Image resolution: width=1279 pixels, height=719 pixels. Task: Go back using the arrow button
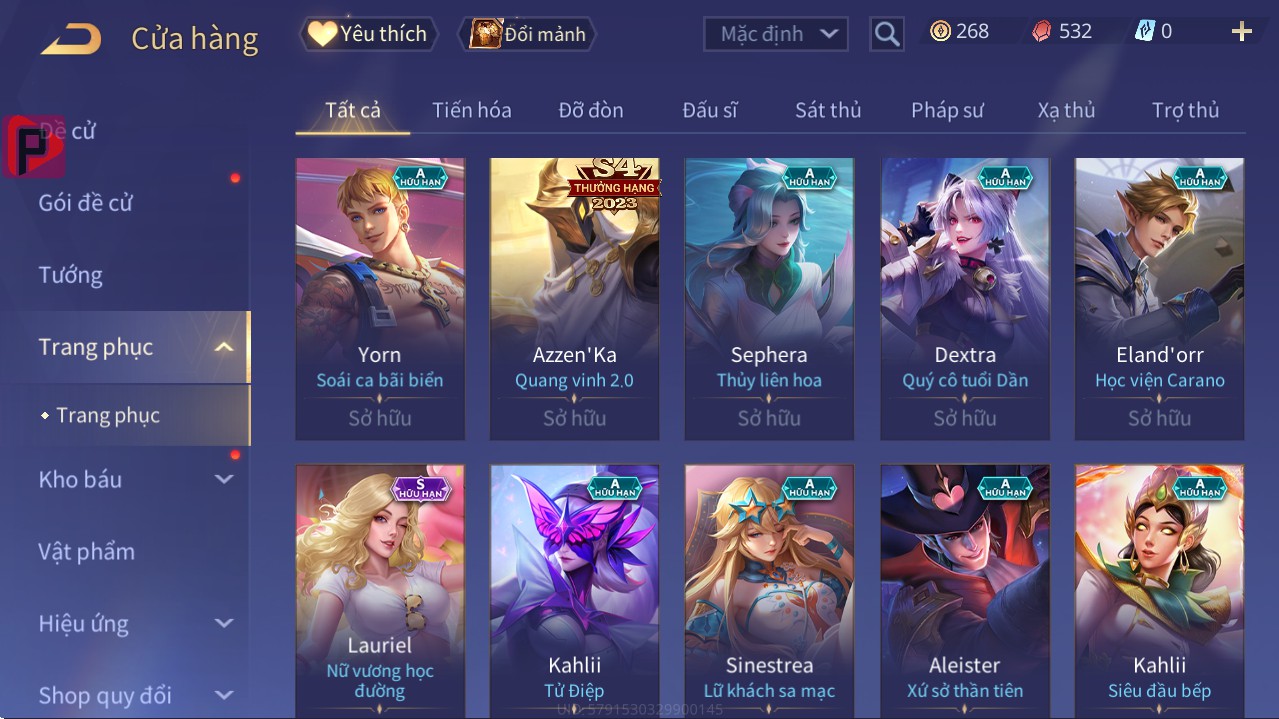coord(71,40)
